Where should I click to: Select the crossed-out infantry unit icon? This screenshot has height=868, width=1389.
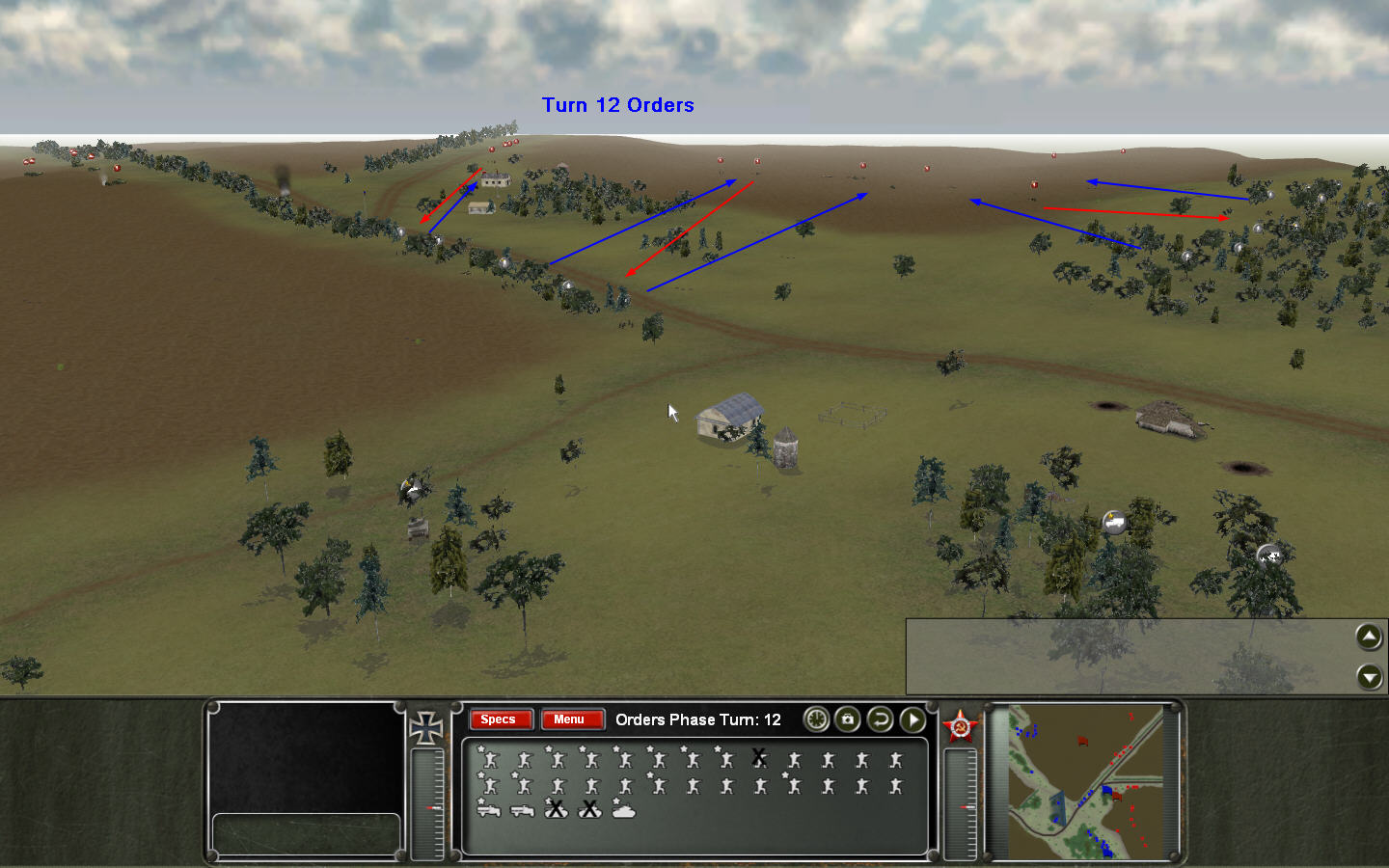point(759,760)
